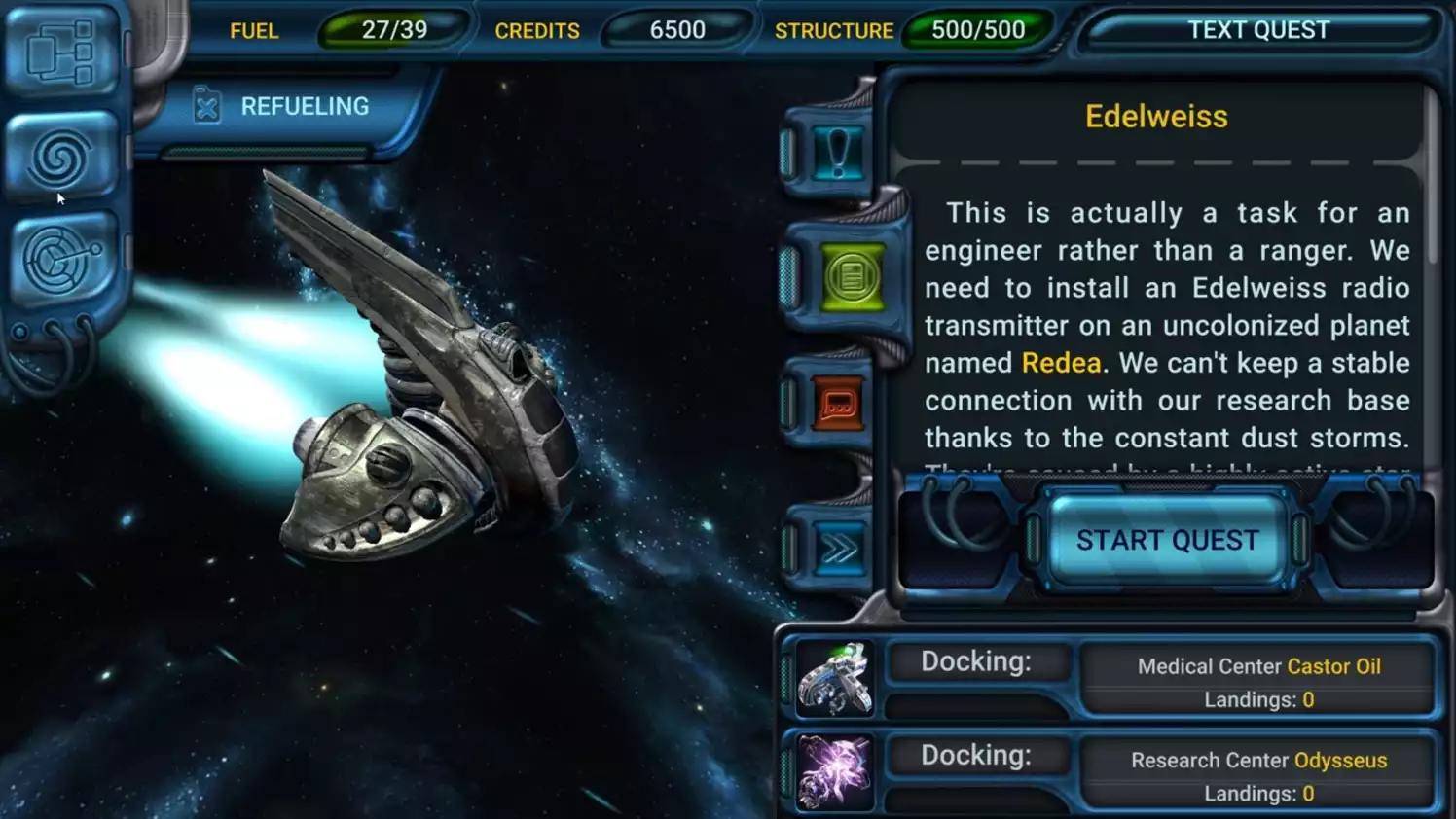Screen dimensions: 1456x819
Task: Click the green fuel gauge 27/39
Action: (x=393, y=29)
